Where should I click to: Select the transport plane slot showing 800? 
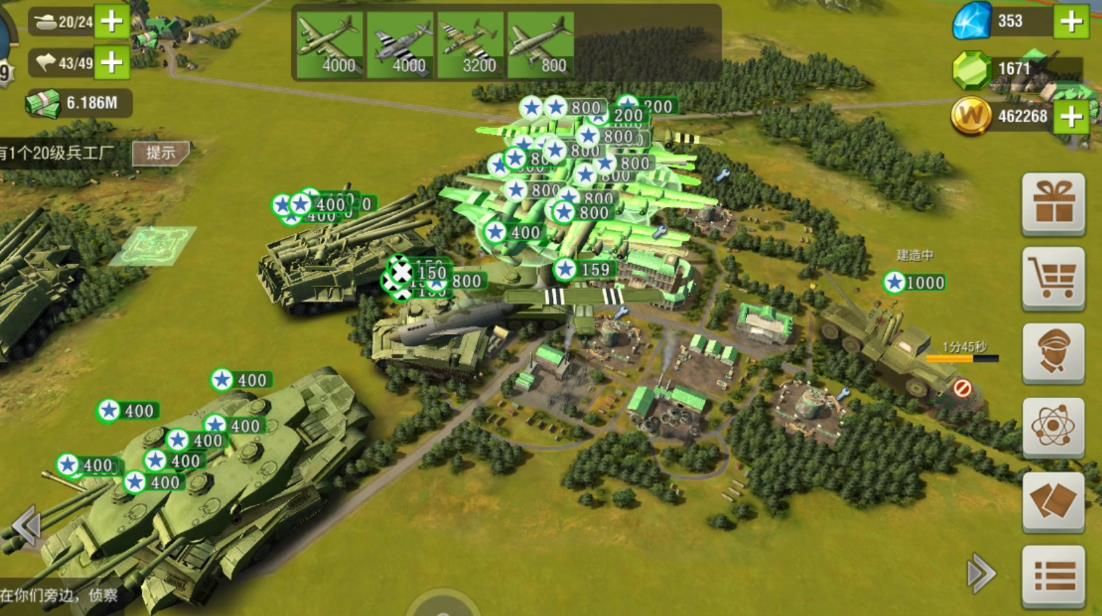[x=540, y=45]
